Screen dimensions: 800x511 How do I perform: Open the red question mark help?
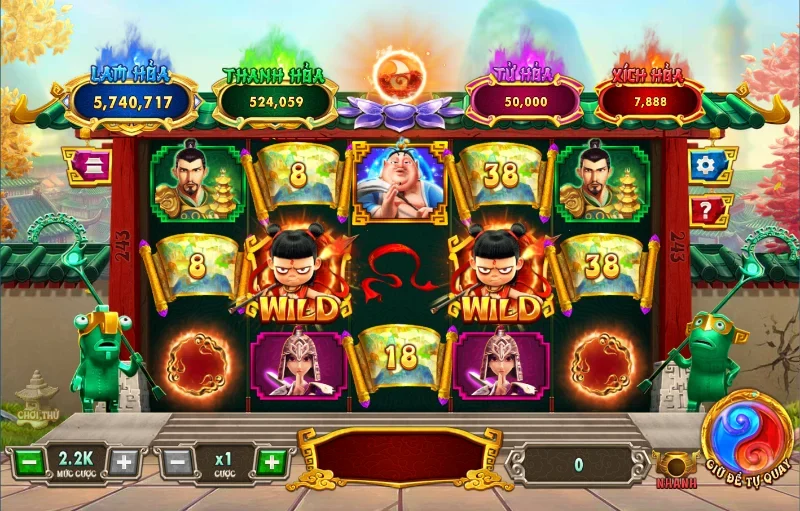[x=708, y=212]
